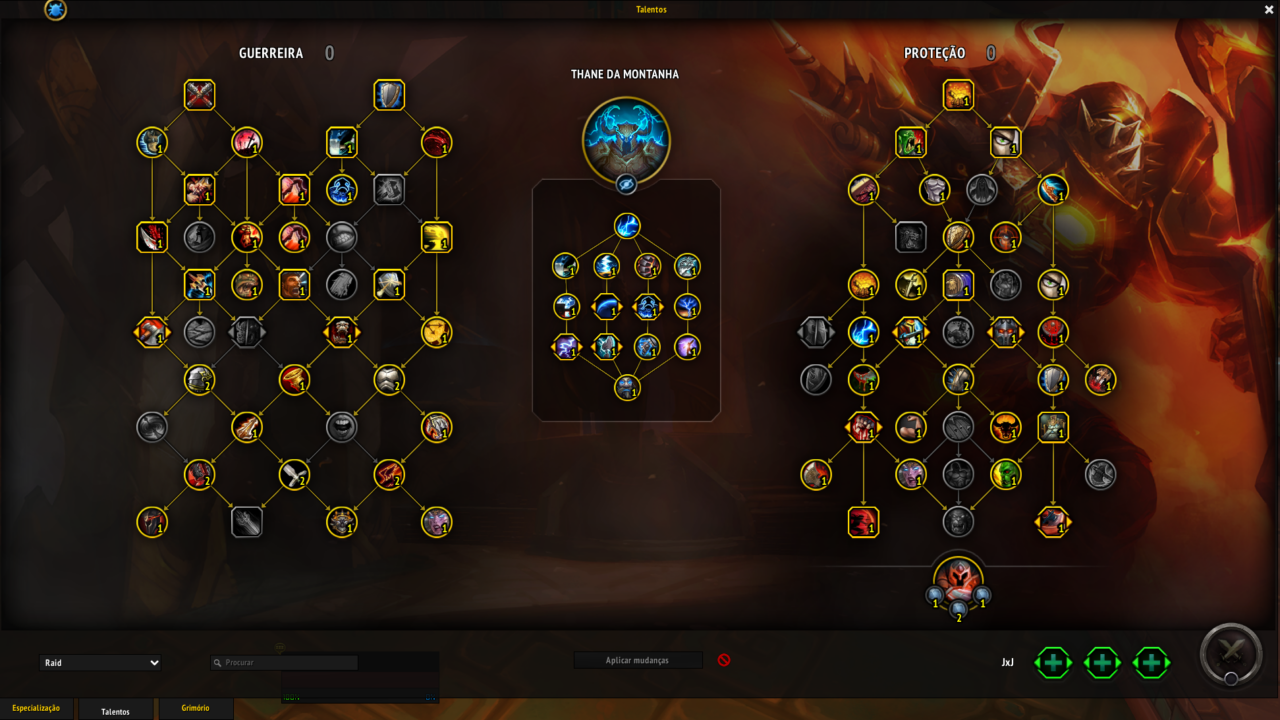Choose the yellow charging figure talent node
The width and height of the screenshot is (1280, 720).
437,237
